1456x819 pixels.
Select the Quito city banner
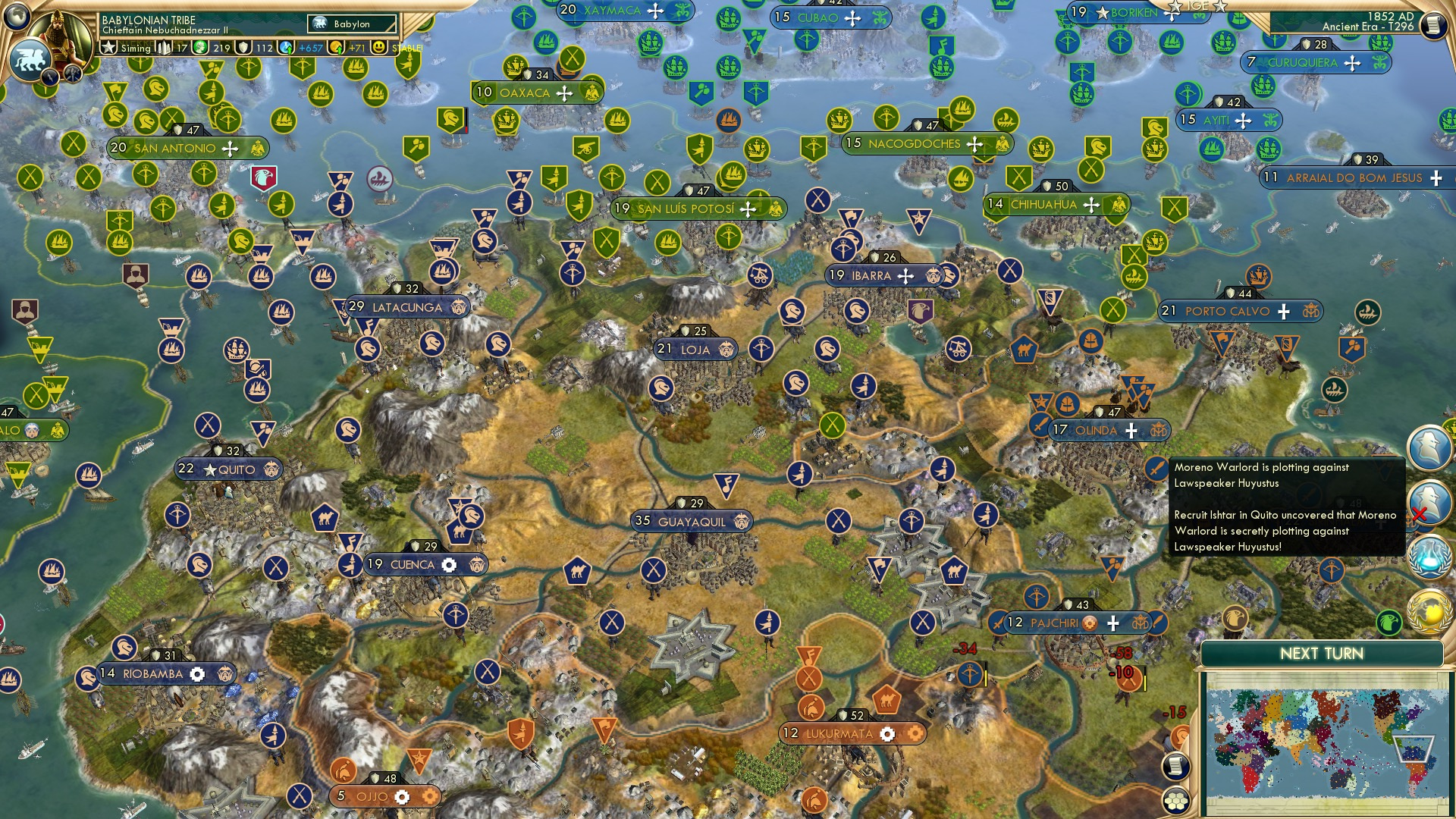227,469
